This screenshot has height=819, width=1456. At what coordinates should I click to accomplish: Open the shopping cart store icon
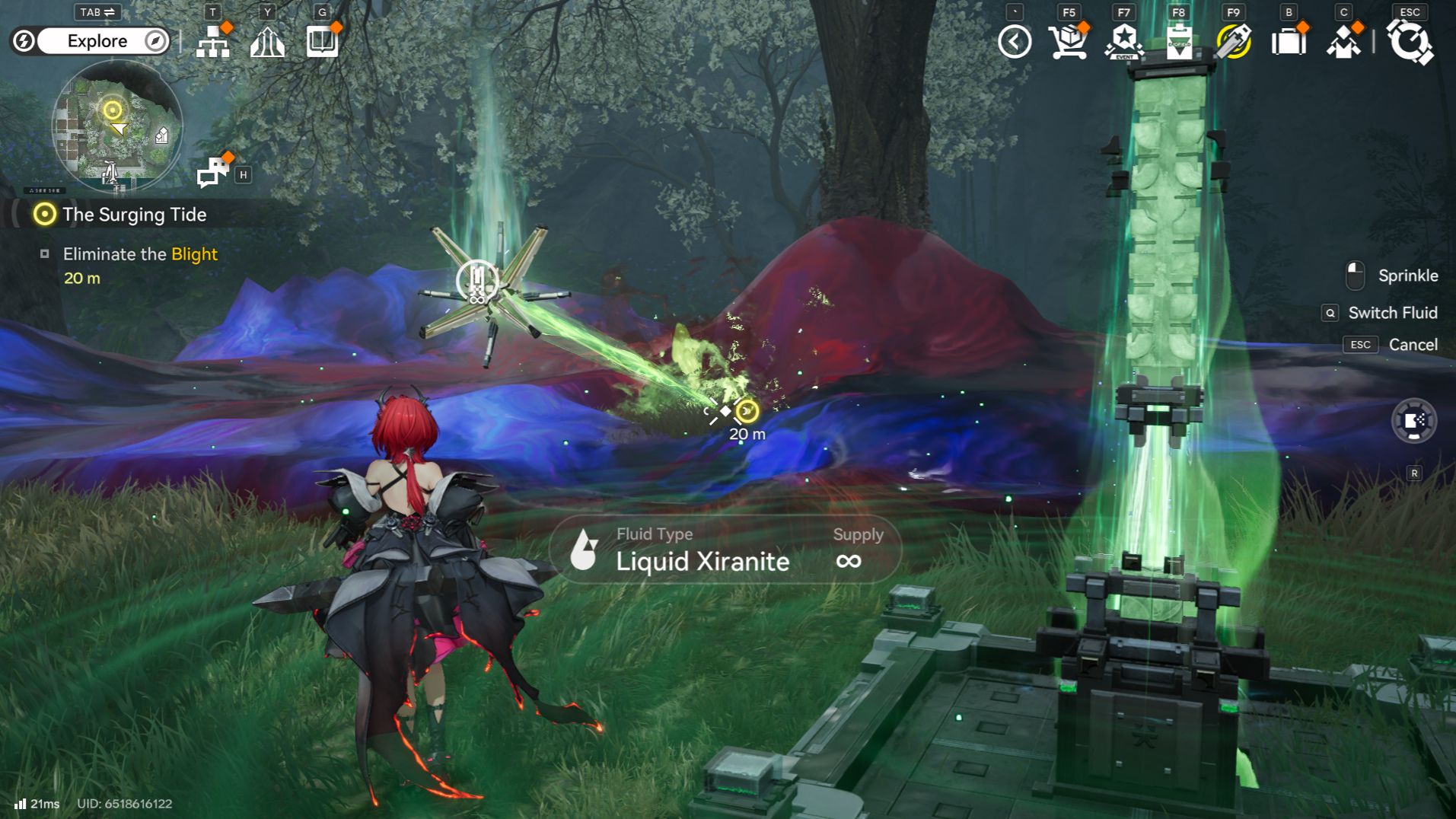click(x=1069, y=42)
